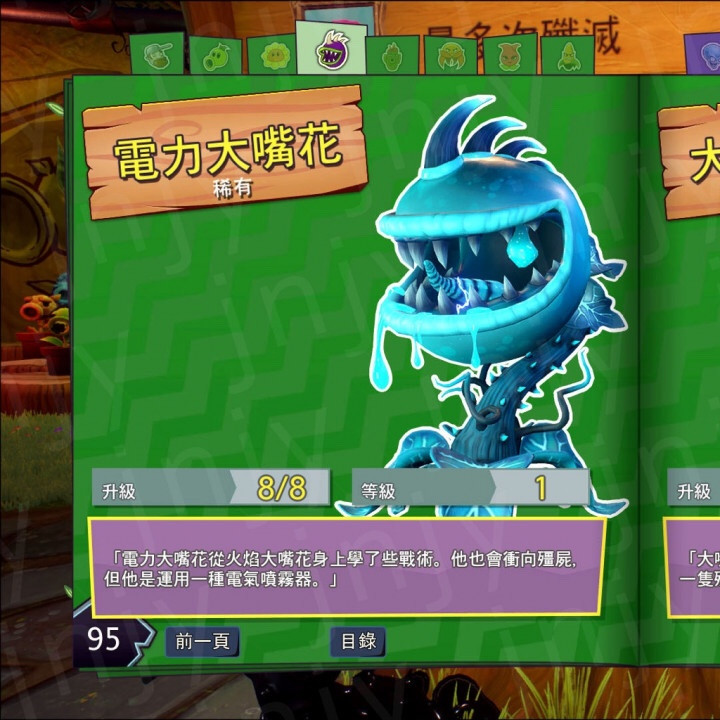Select the purple Chomper tab
The height and width of the screenshot is (720, 720).
331,48
